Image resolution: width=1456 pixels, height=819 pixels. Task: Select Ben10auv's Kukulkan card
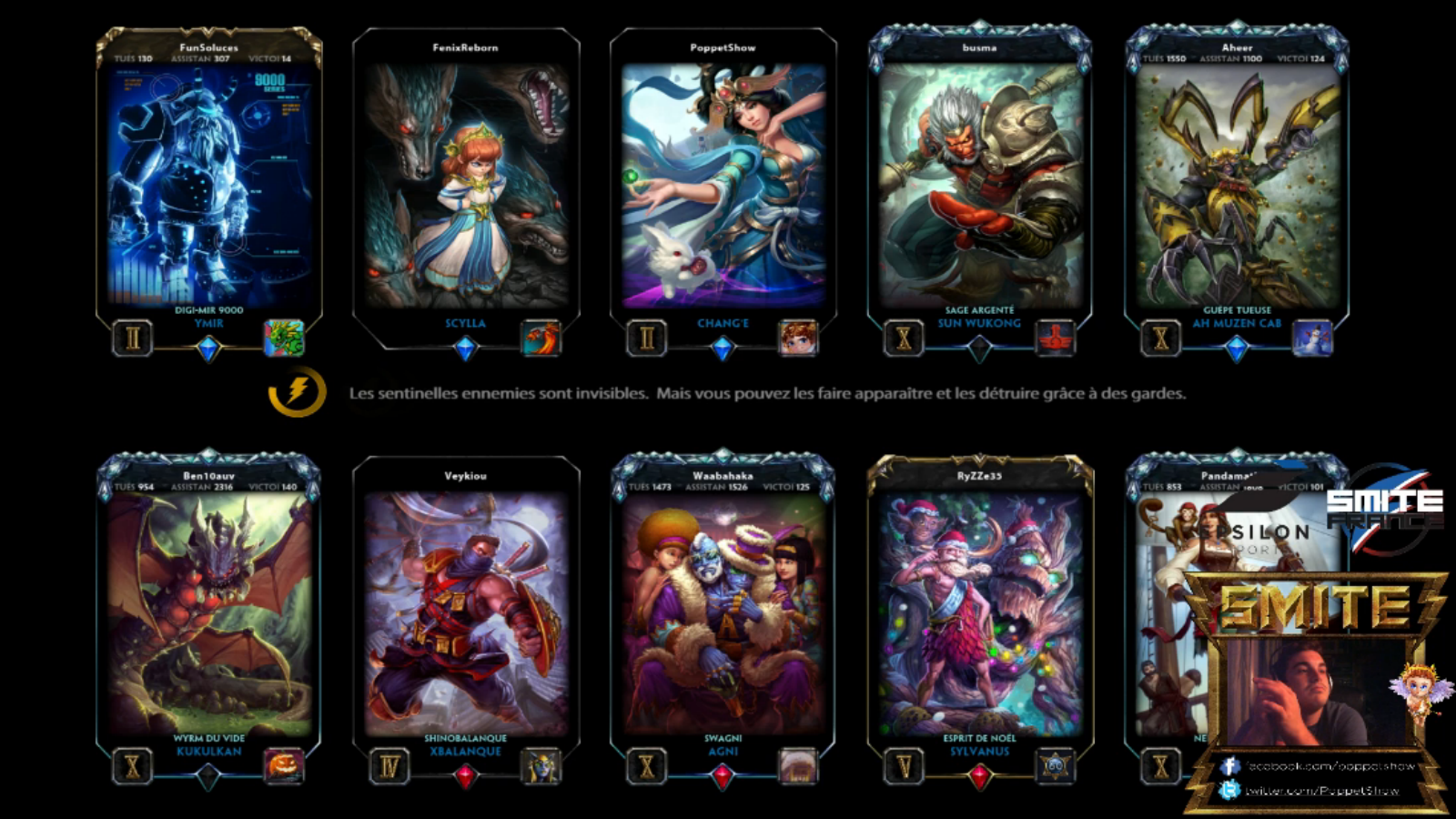tap(208, 614)
